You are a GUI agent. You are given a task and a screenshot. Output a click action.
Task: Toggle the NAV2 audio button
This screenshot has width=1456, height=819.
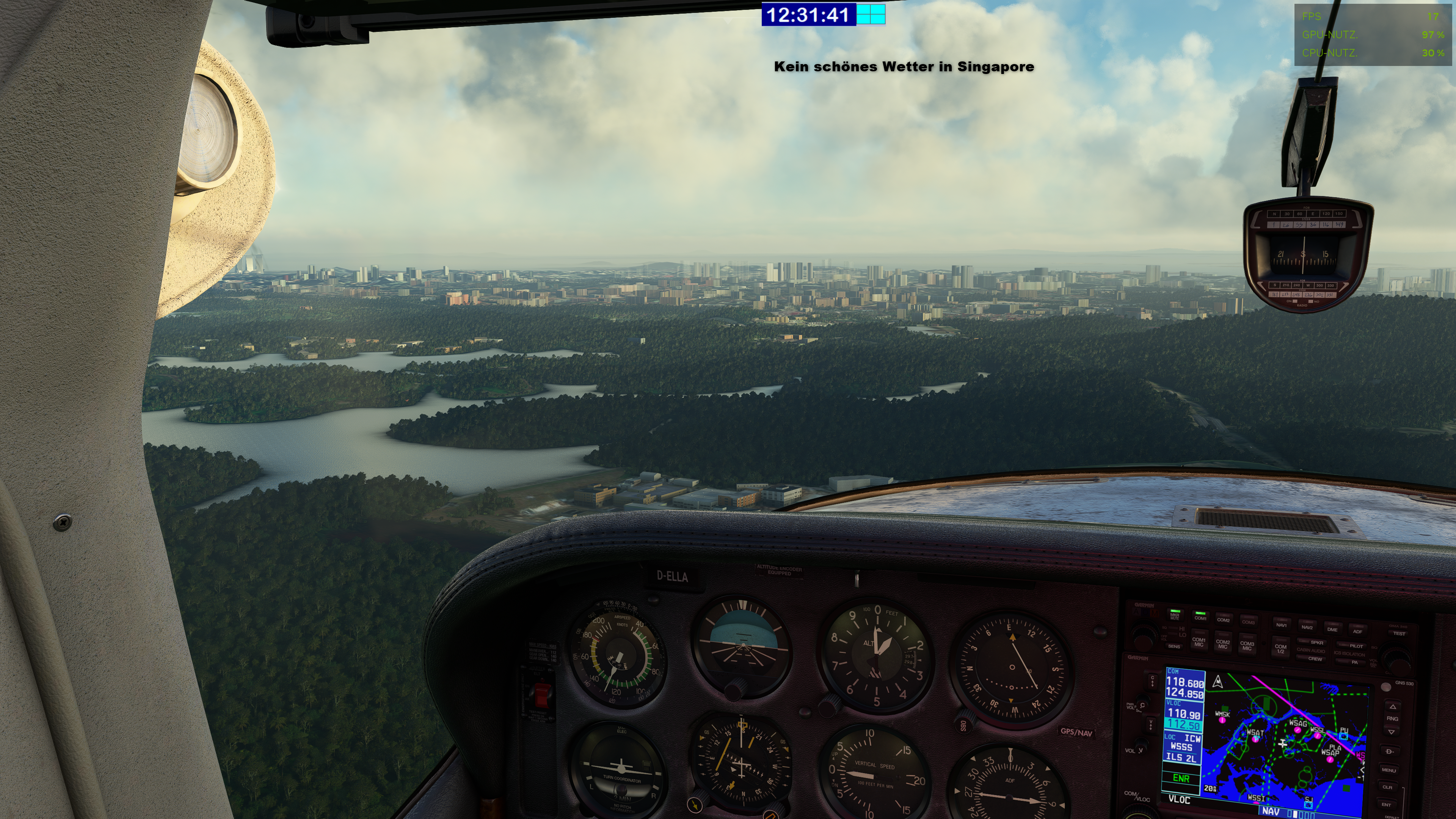pyautogui.click(x=1307, y=627)
